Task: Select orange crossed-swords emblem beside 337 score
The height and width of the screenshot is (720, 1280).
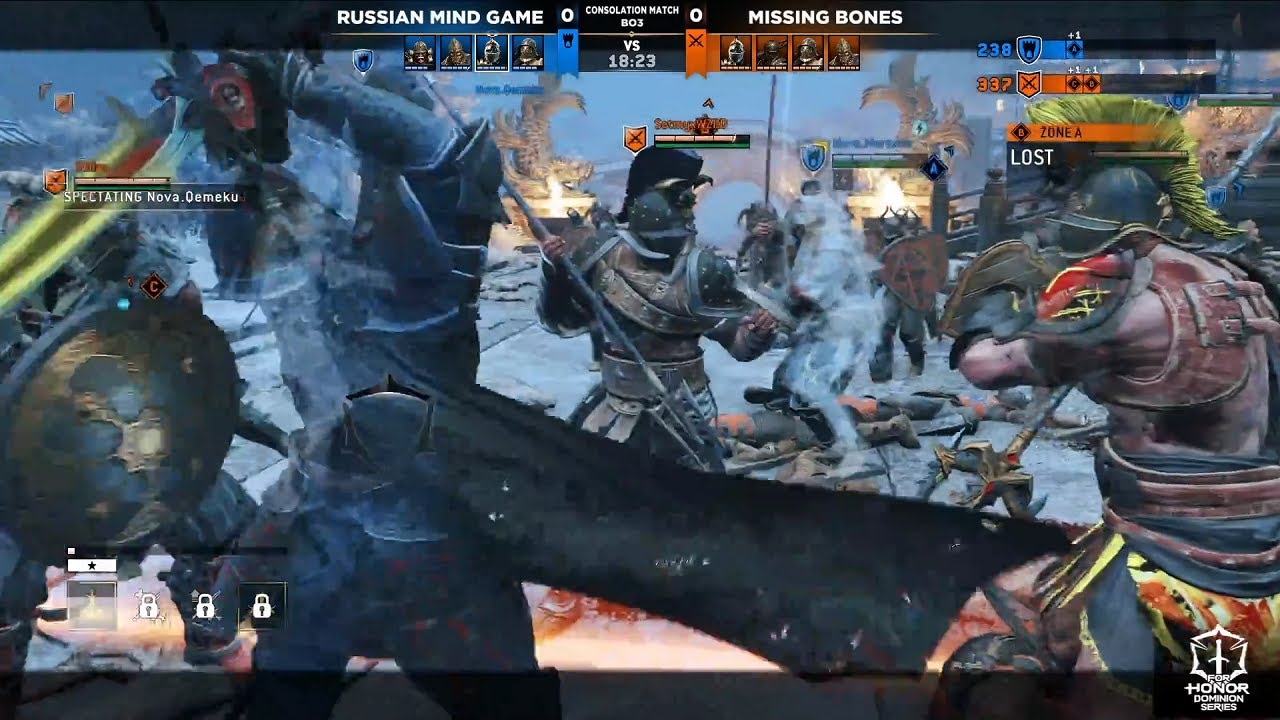Action: [x=1028, y=84]
